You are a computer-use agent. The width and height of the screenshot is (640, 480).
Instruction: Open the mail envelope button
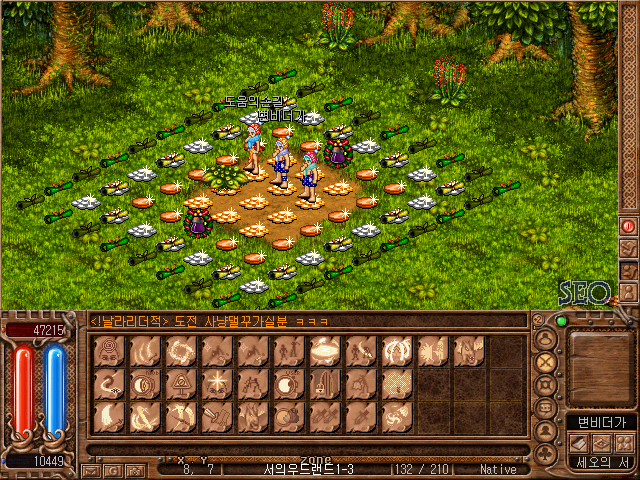91,469
